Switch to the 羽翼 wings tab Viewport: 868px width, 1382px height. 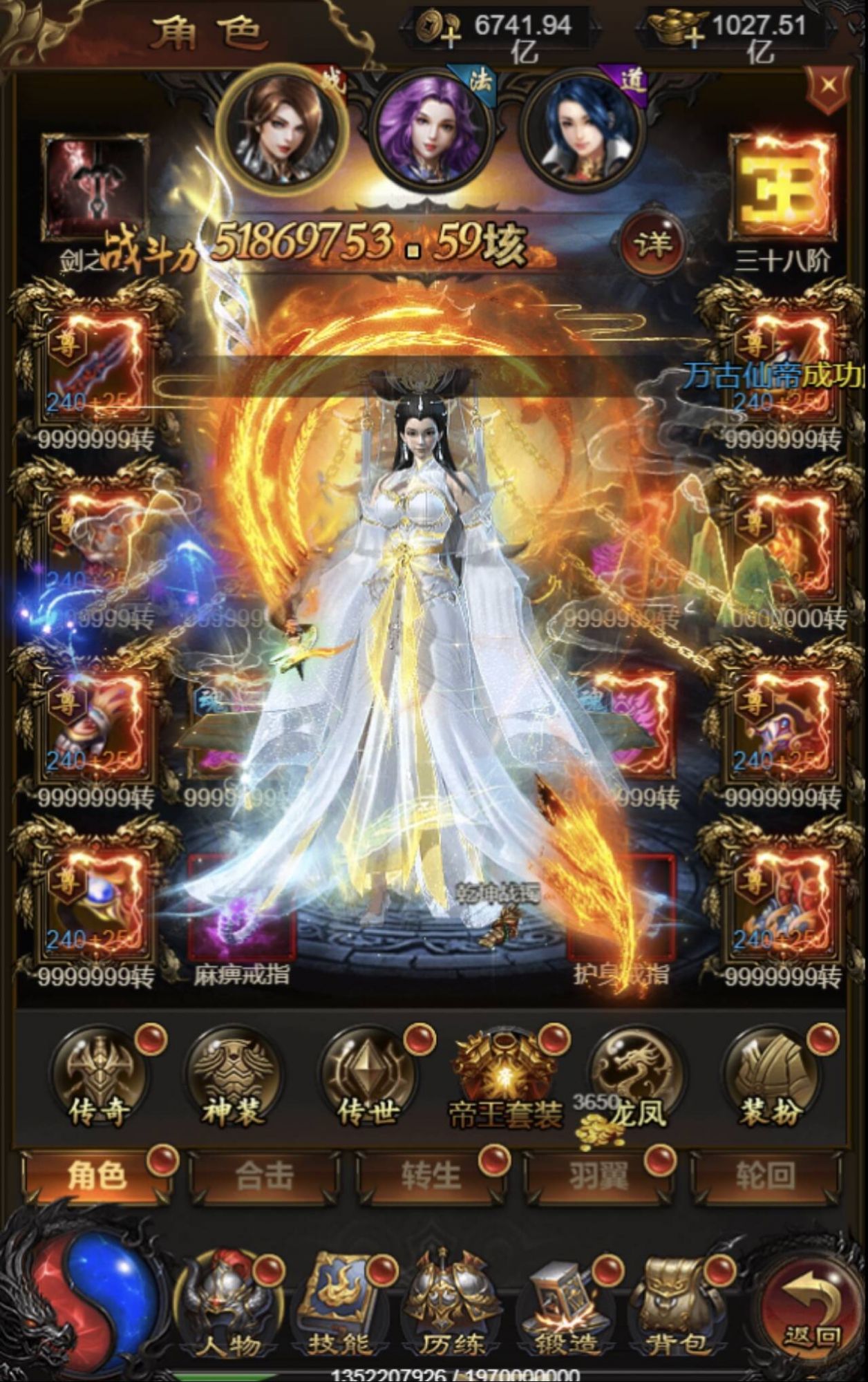[x=598, y=1175]
